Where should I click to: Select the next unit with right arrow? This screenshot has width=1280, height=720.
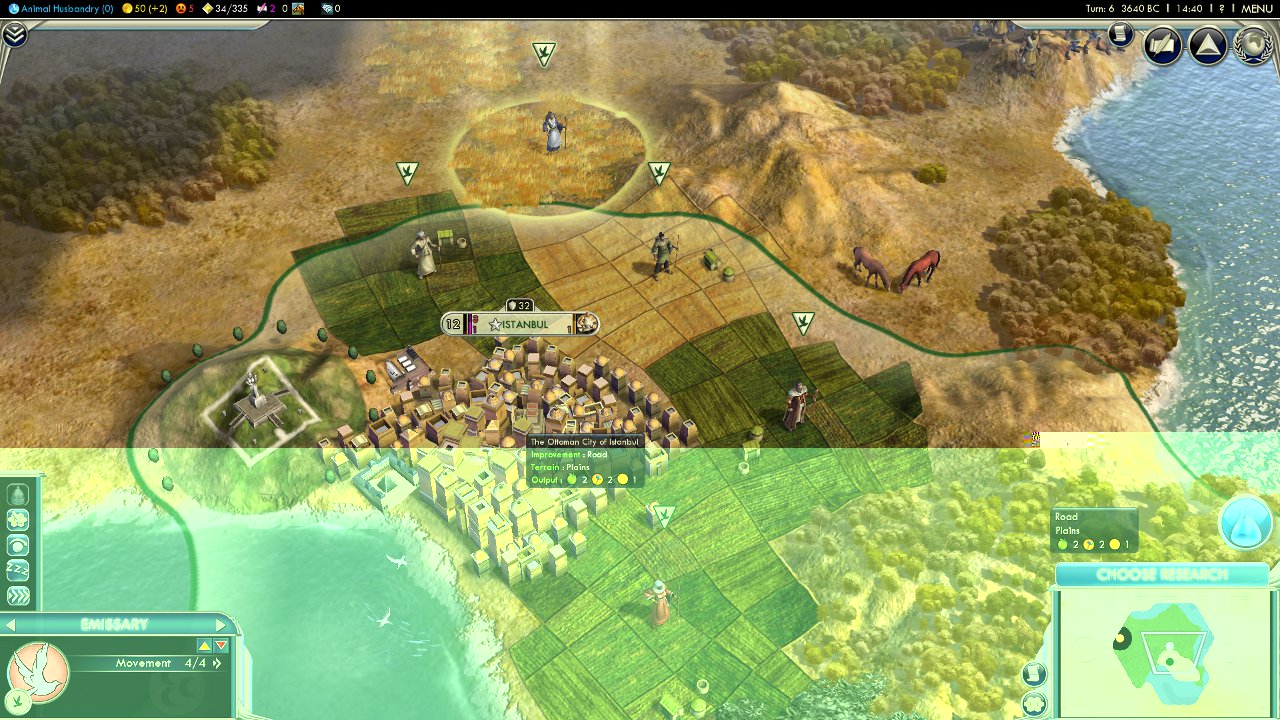tap(222, 625)
